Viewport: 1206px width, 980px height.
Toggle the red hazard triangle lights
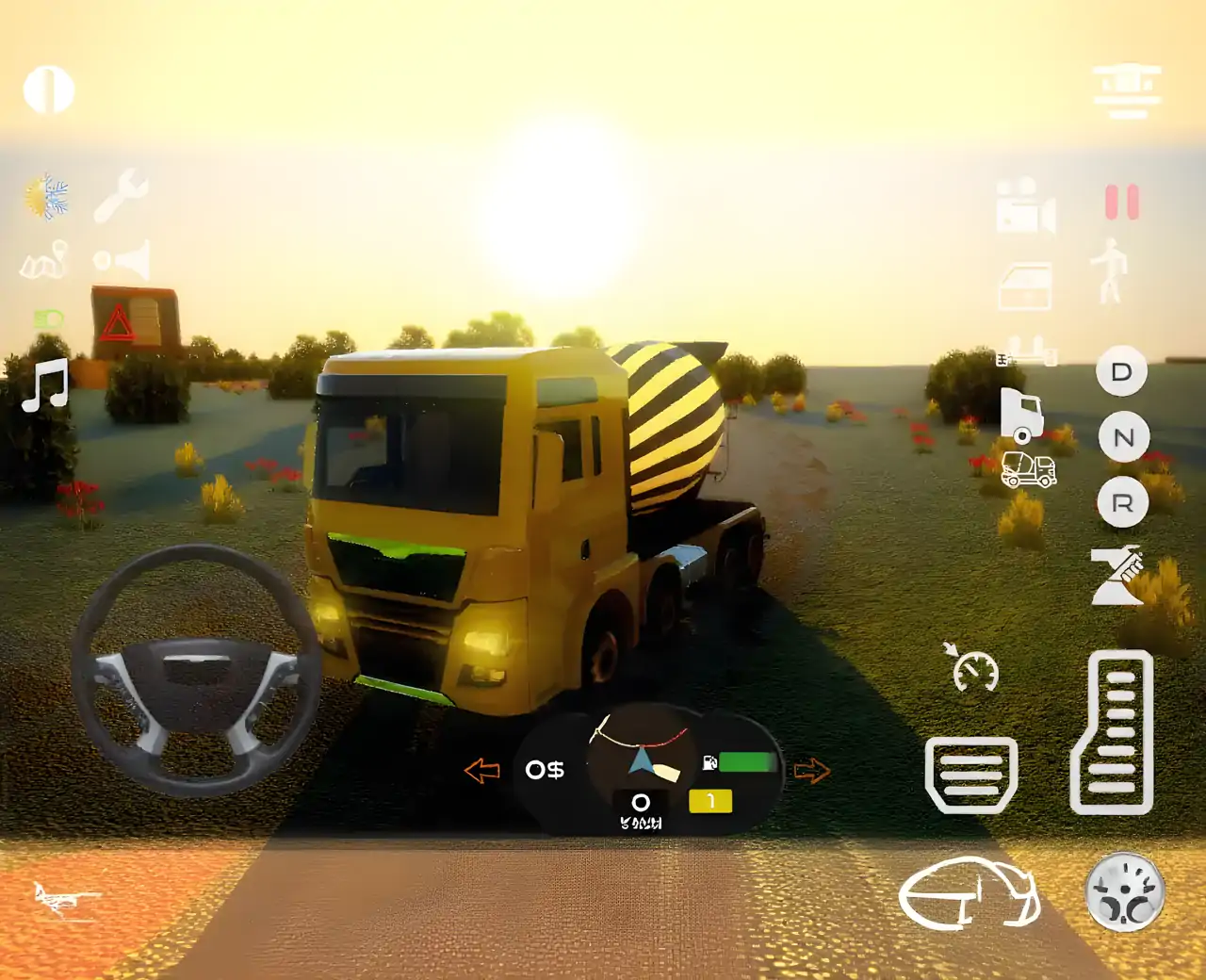pos(118,324)
